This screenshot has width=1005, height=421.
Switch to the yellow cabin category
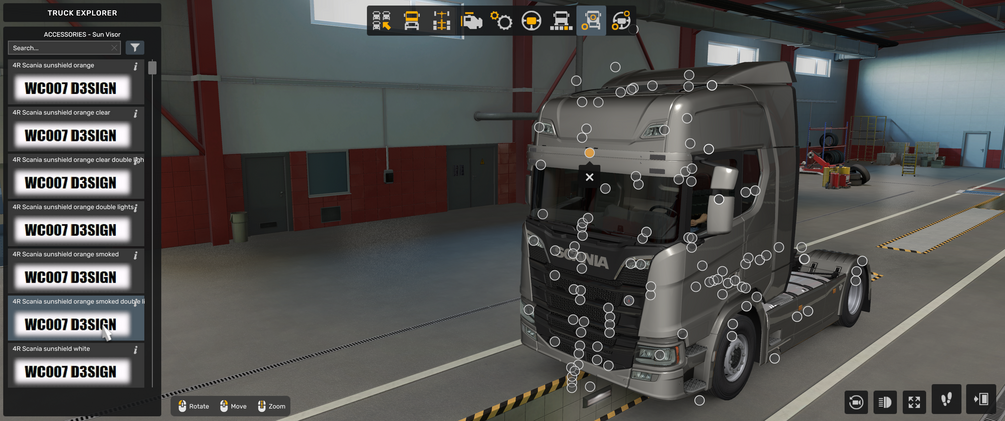point(411,21)
